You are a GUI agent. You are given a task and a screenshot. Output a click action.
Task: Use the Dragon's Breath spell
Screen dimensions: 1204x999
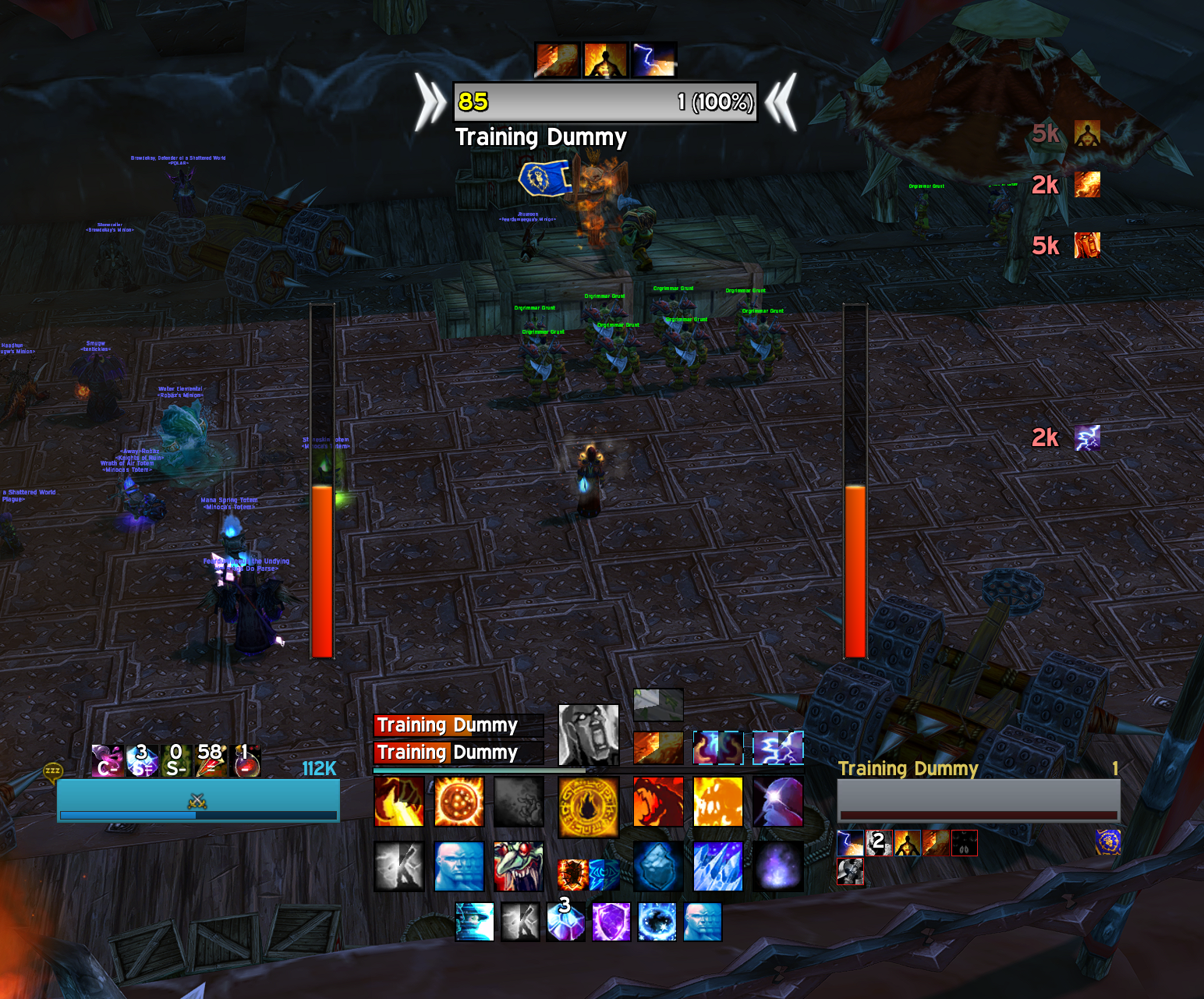[x=658, y=802]
